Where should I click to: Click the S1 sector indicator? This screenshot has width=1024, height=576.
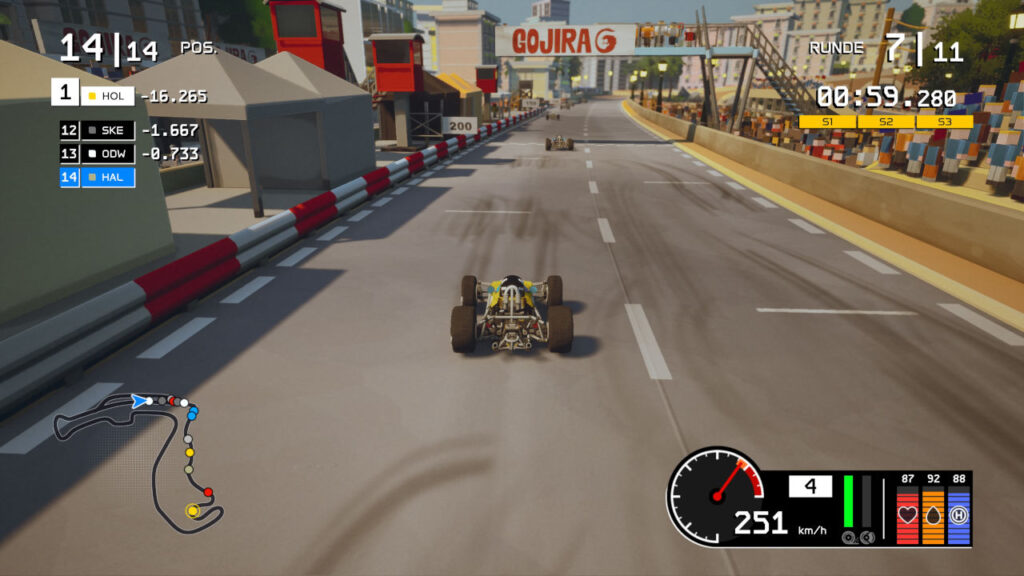point(827,122)
